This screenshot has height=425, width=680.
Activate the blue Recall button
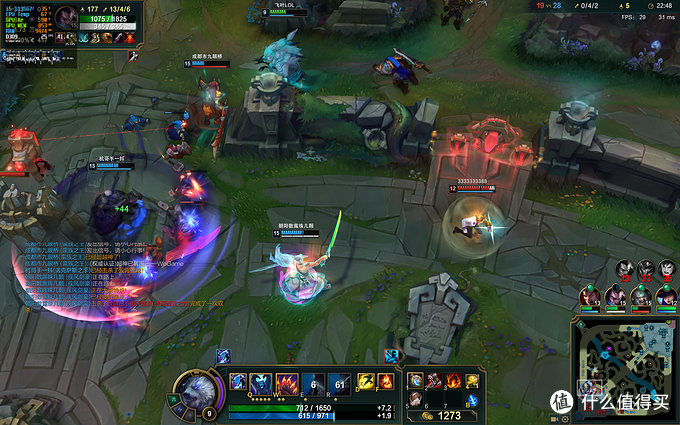(472, 400)
